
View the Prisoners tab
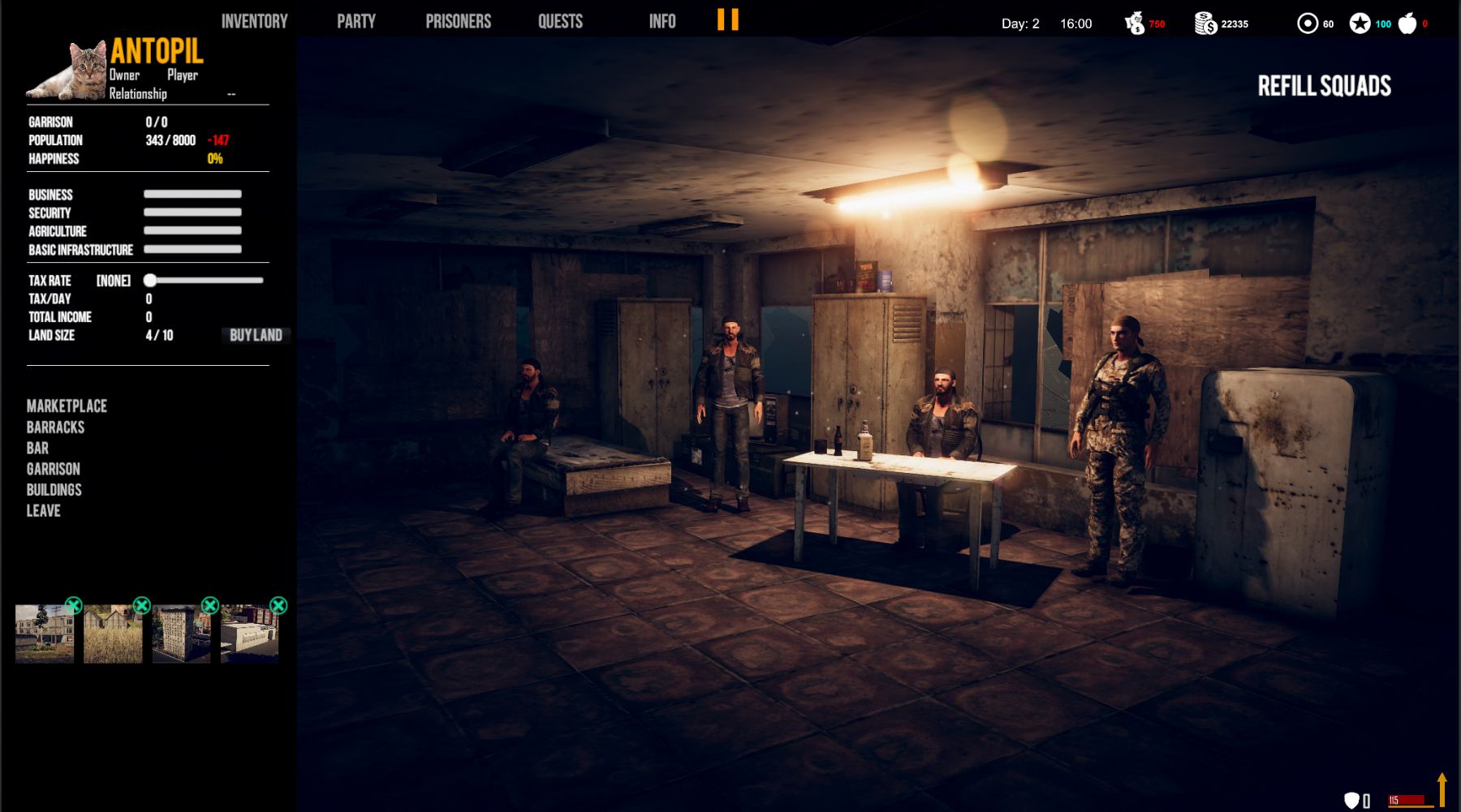[458, 21]
